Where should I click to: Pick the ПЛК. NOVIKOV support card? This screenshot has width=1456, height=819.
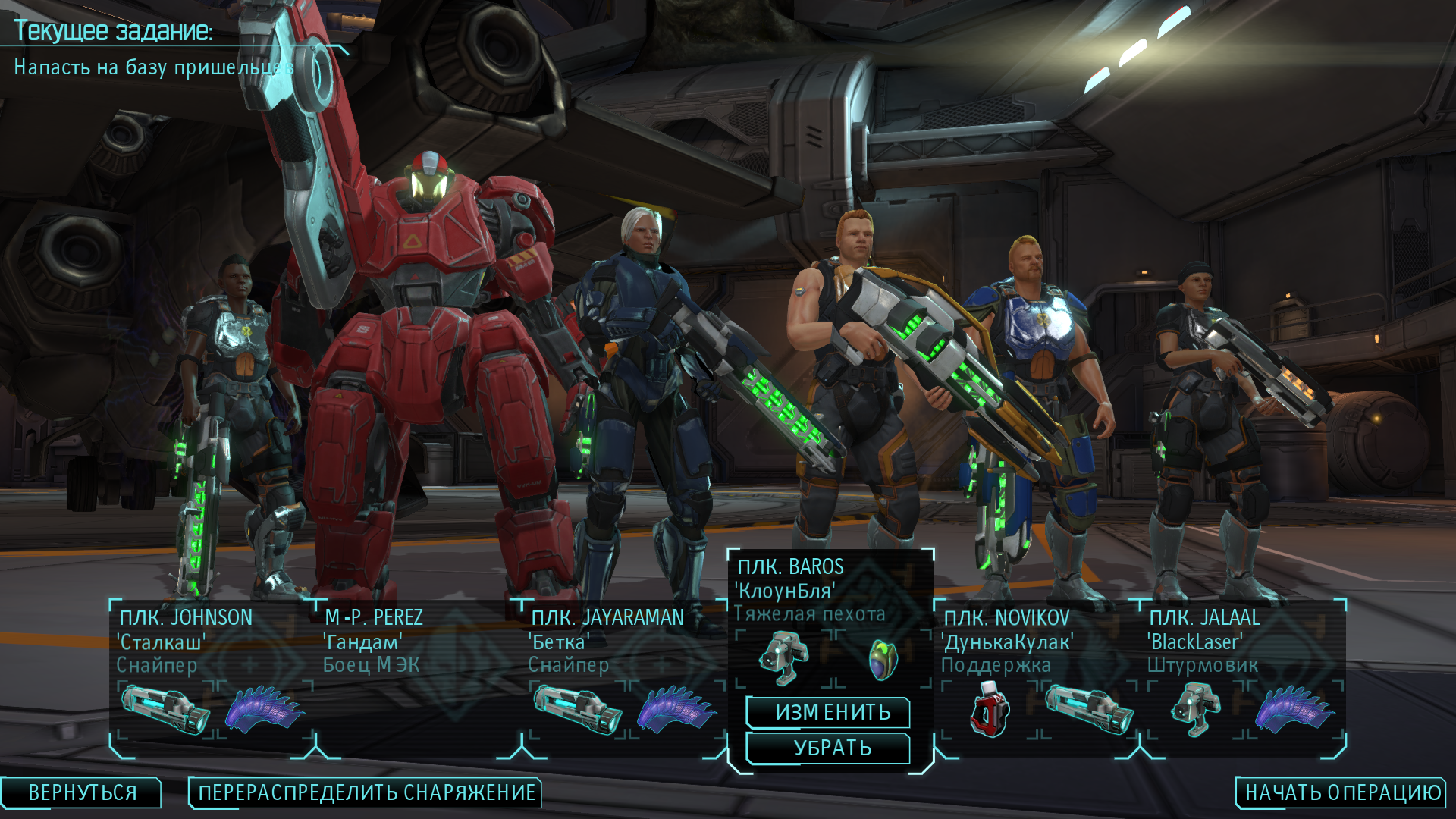coord(1006,618)
